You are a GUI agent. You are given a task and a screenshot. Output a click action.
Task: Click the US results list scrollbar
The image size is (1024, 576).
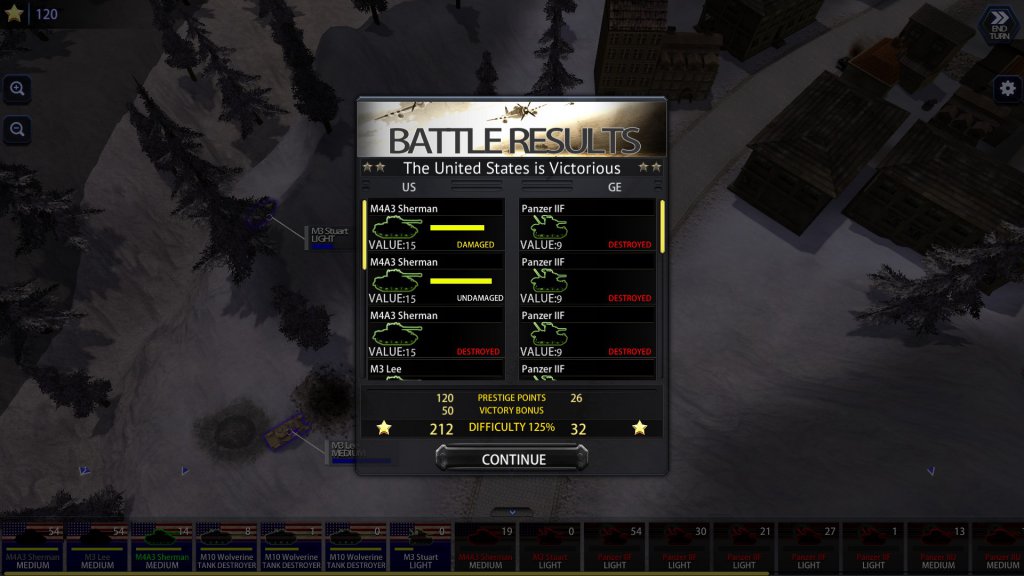tap(364, 235)
